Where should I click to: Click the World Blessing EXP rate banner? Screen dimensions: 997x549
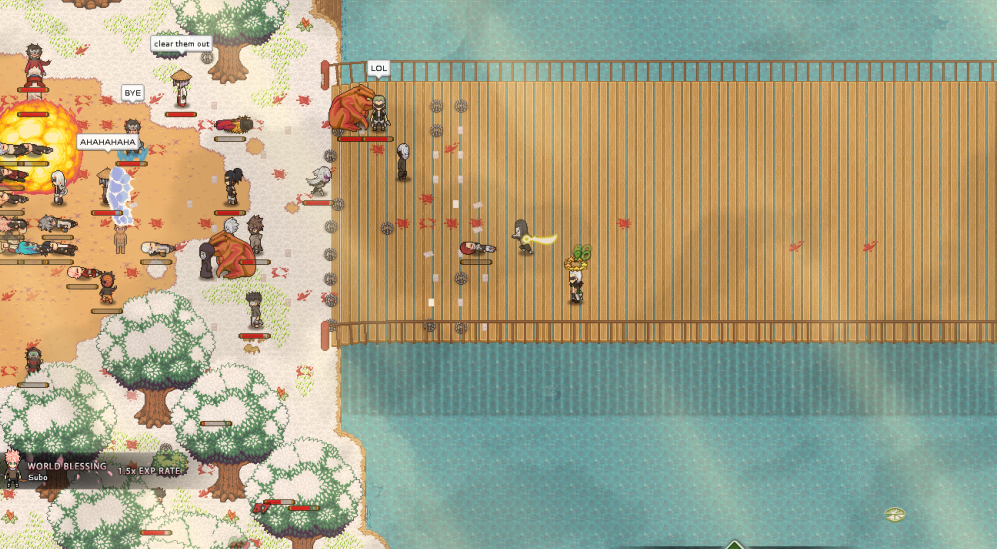pos(96,470)
